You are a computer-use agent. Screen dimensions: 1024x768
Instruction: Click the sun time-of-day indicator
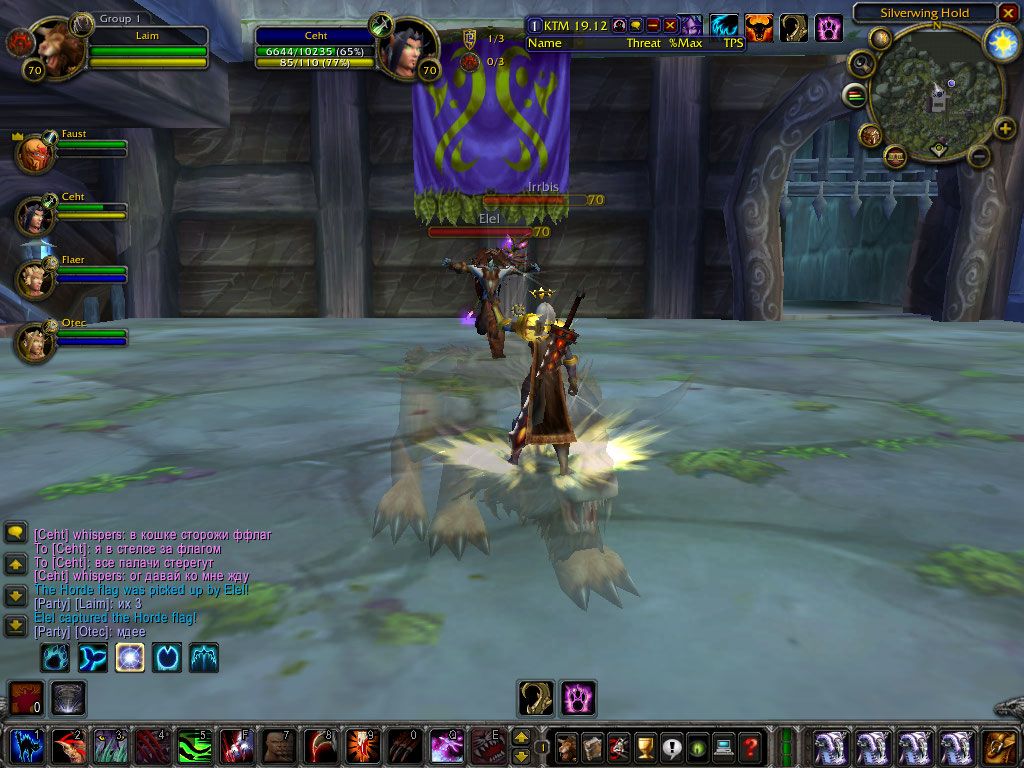point(1001,42)
